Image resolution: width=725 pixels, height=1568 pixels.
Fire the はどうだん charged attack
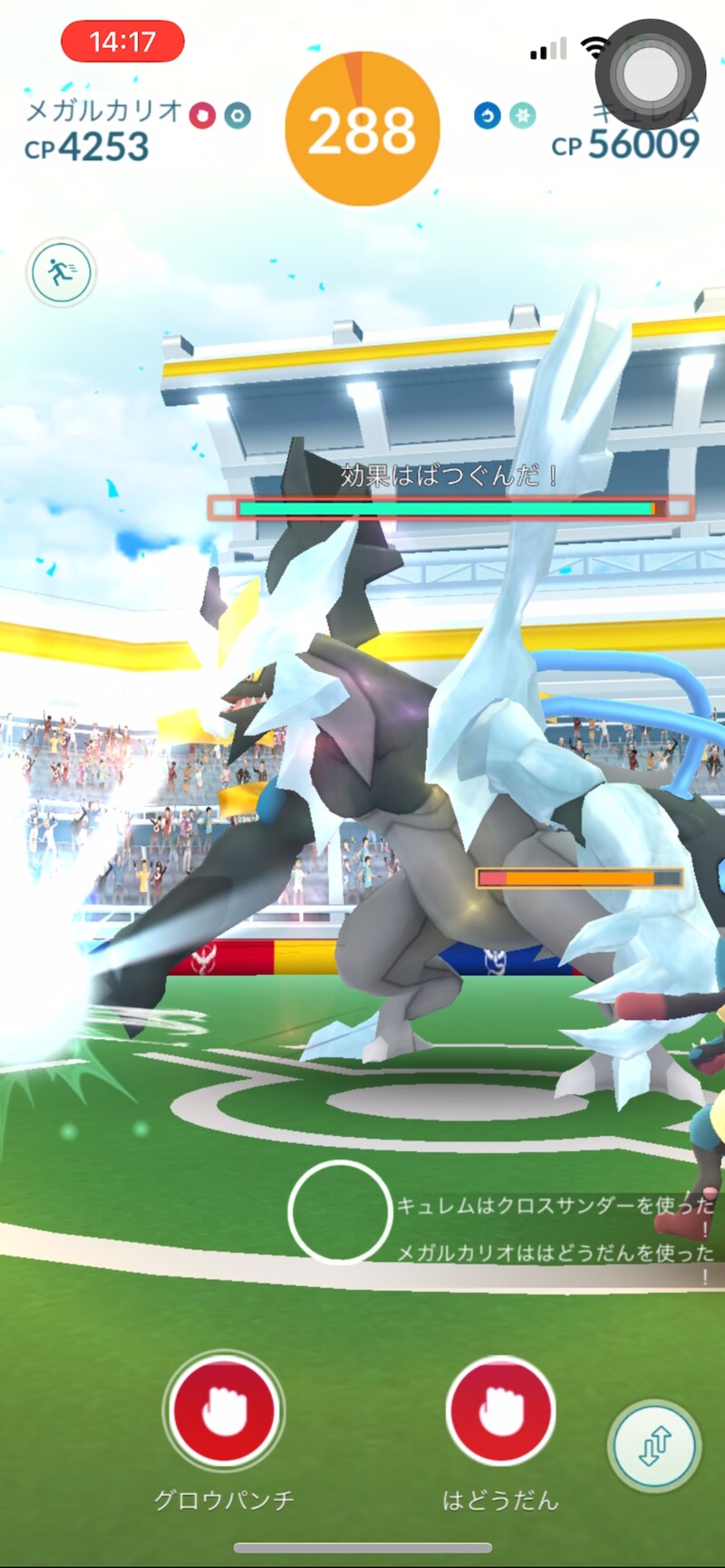point(500,1409)
